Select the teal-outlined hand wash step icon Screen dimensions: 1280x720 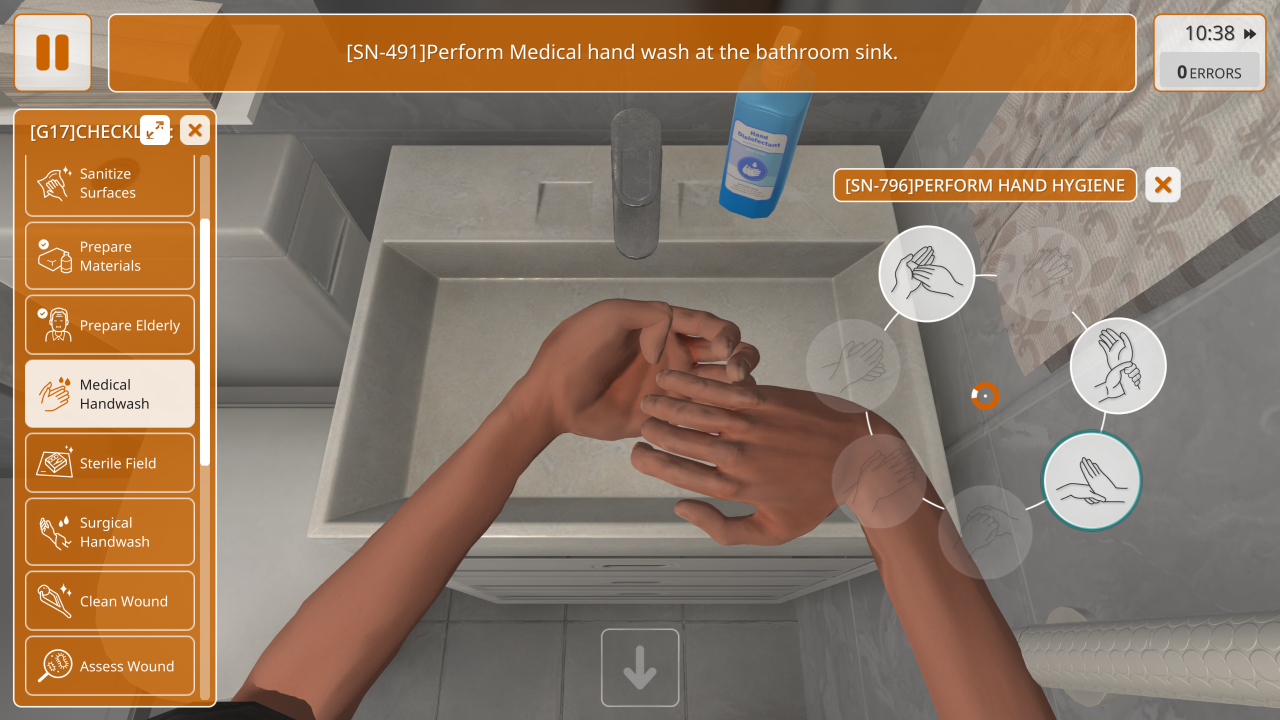tap(1091, 481)
